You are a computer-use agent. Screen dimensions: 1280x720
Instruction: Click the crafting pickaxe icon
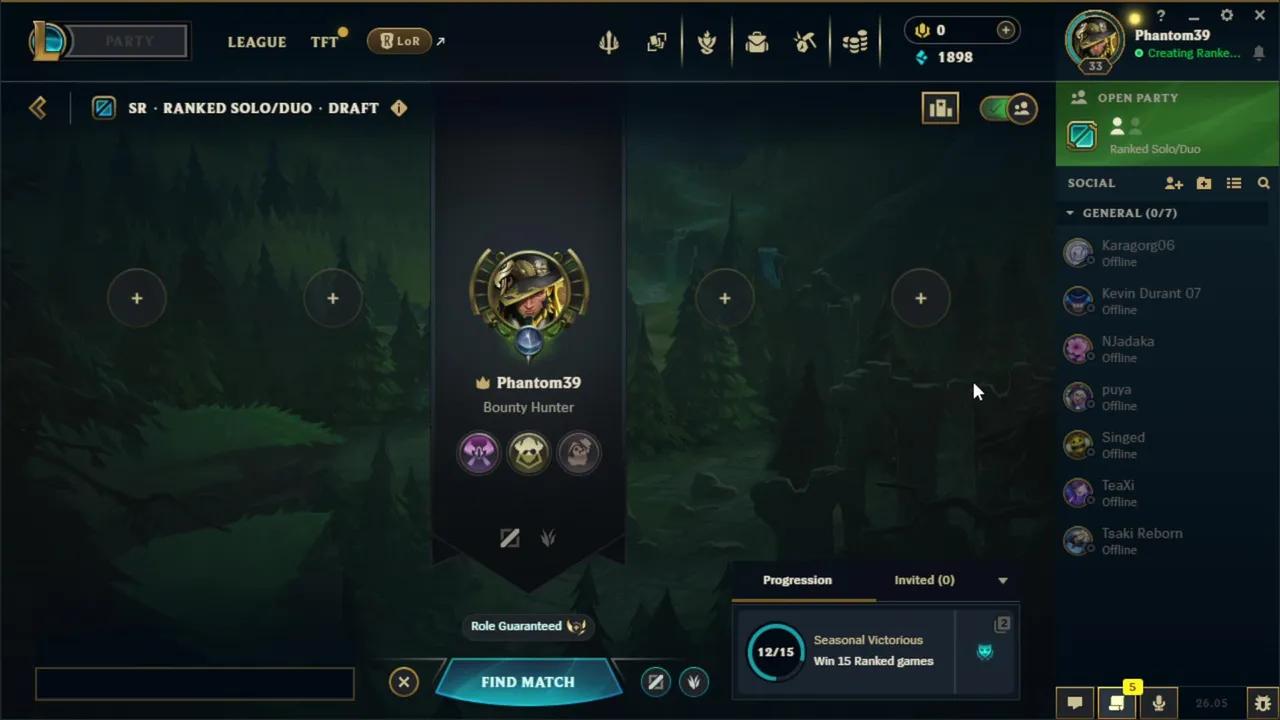tap(805, 42)
